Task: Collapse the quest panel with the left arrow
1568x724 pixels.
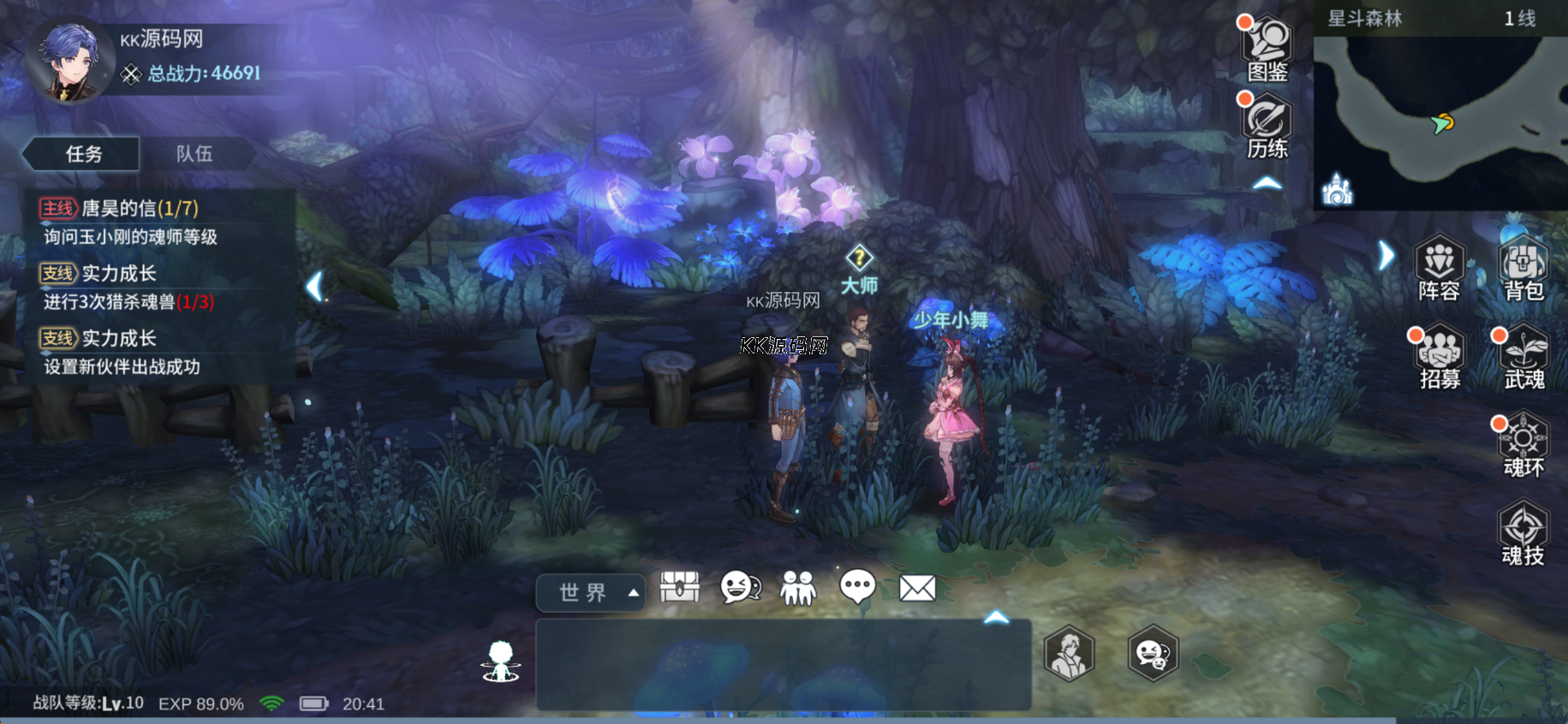Action: [x=315, y=286]
